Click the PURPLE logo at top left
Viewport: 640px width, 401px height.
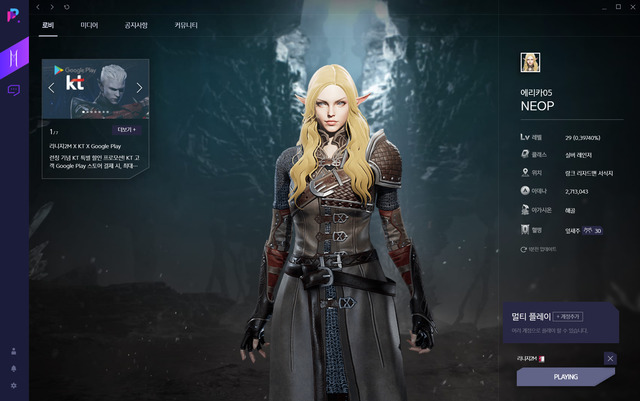point(14,17)
